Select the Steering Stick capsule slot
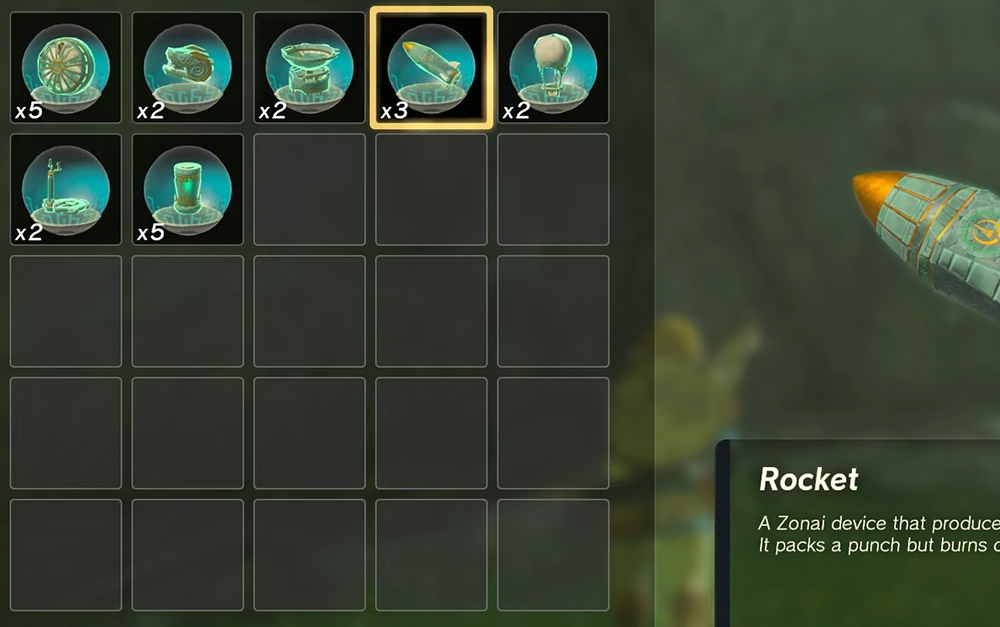Image resolution: width=1000 pixels, height=627 pixels. tap(66, 190)
